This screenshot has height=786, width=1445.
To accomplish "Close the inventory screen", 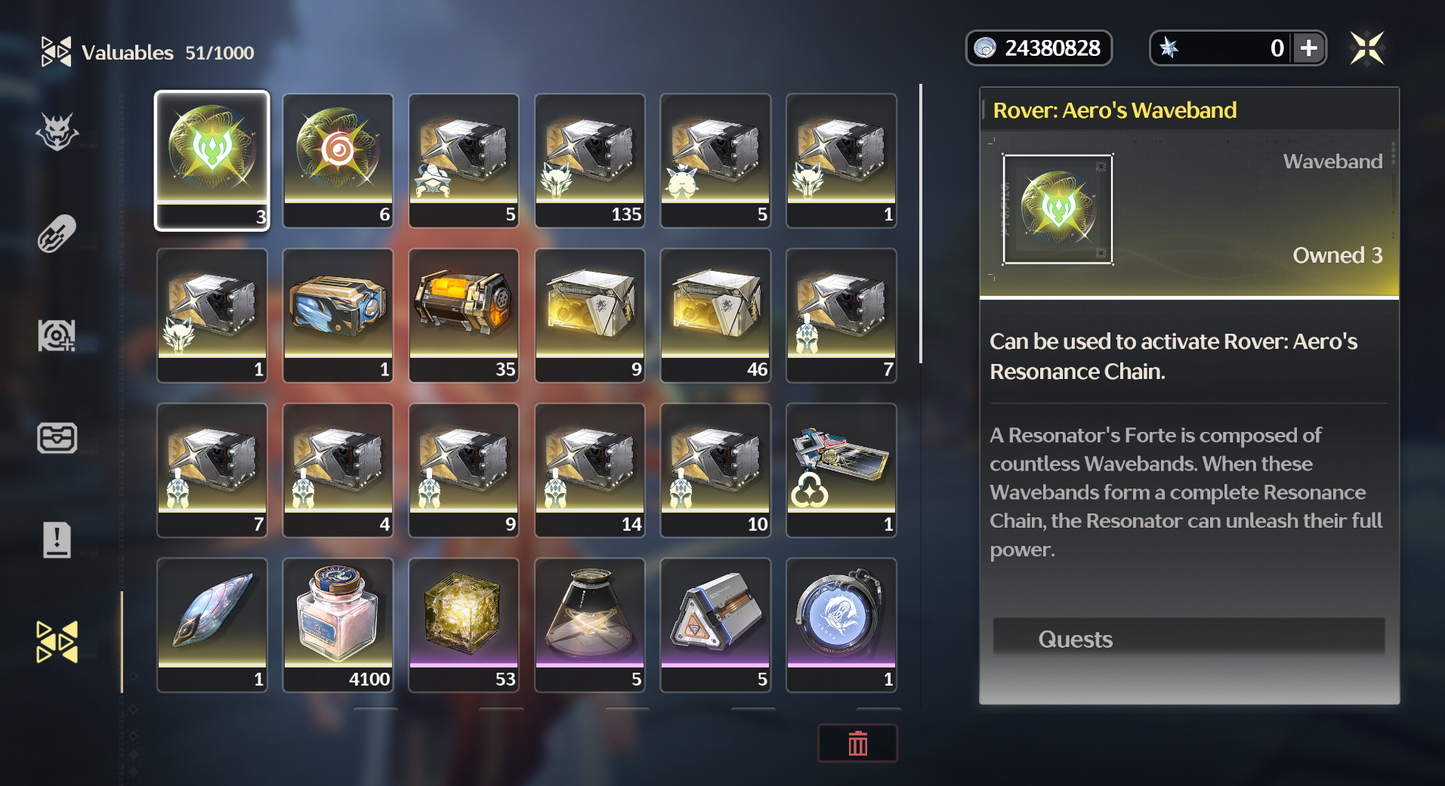I will click(x=1367, y=48).
